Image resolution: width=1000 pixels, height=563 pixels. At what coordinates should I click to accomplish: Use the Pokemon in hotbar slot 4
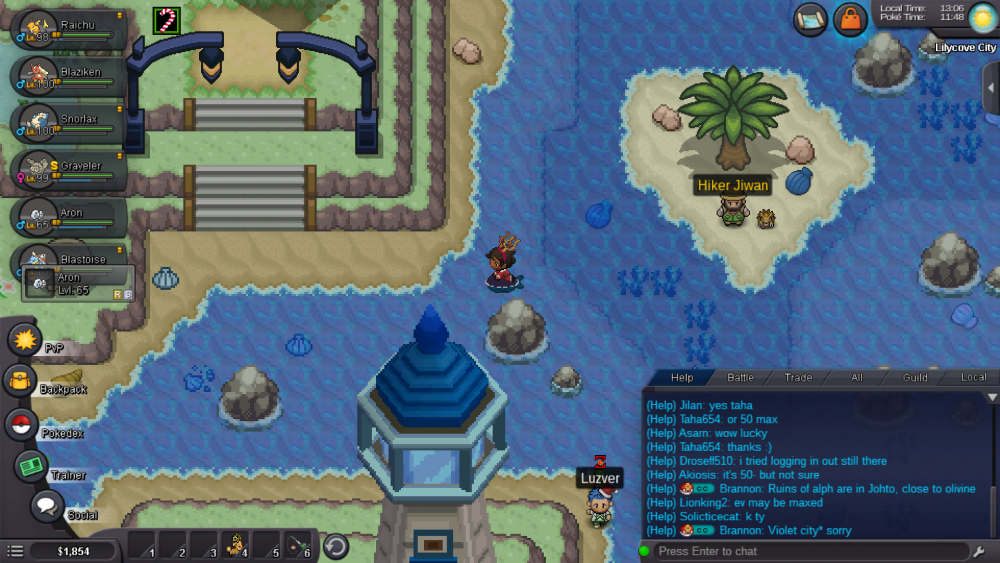pyautogui.click(x=236, y=546)
